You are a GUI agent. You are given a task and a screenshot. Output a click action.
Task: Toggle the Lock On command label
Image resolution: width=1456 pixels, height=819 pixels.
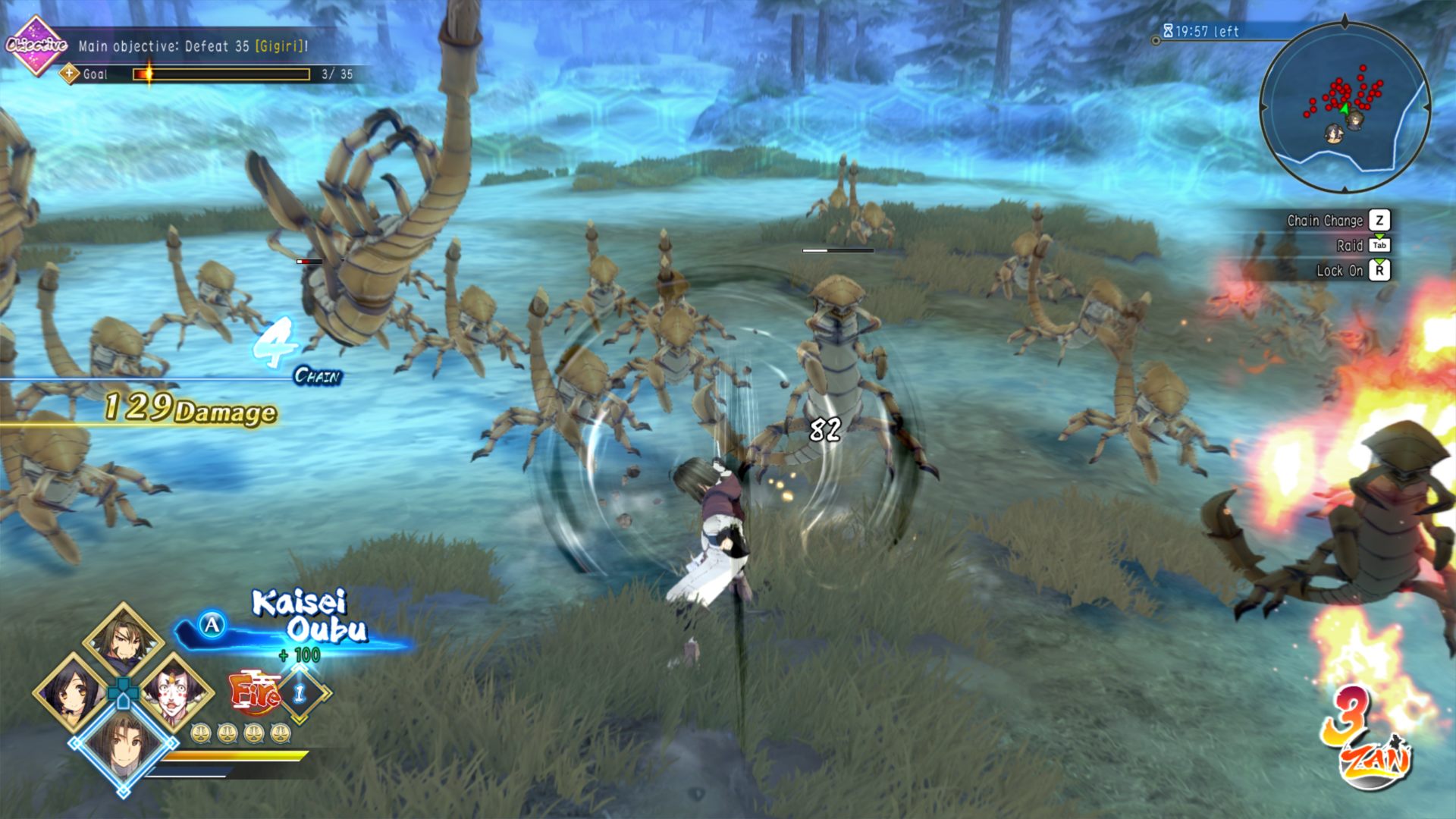[1339, 271]
